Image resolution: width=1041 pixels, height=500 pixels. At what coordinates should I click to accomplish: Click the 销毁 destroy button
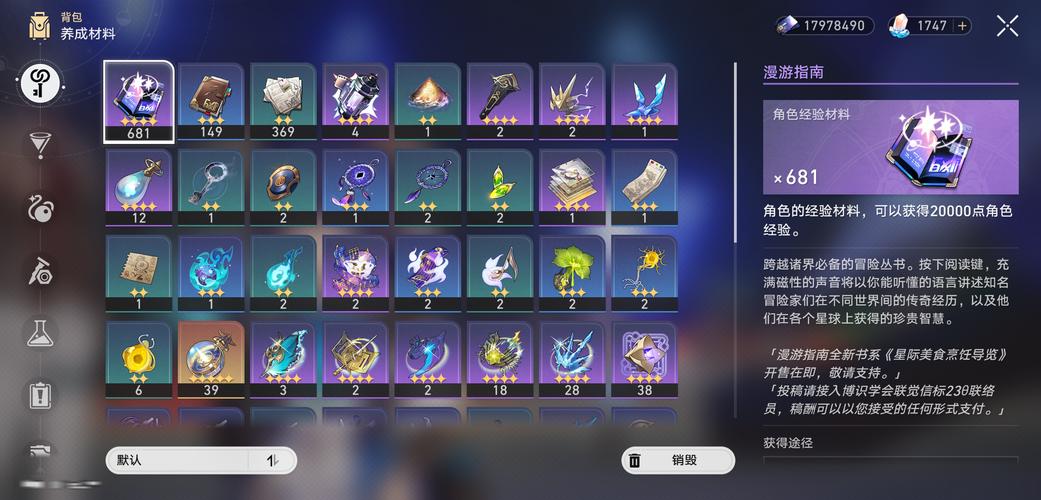pos(678,460)
